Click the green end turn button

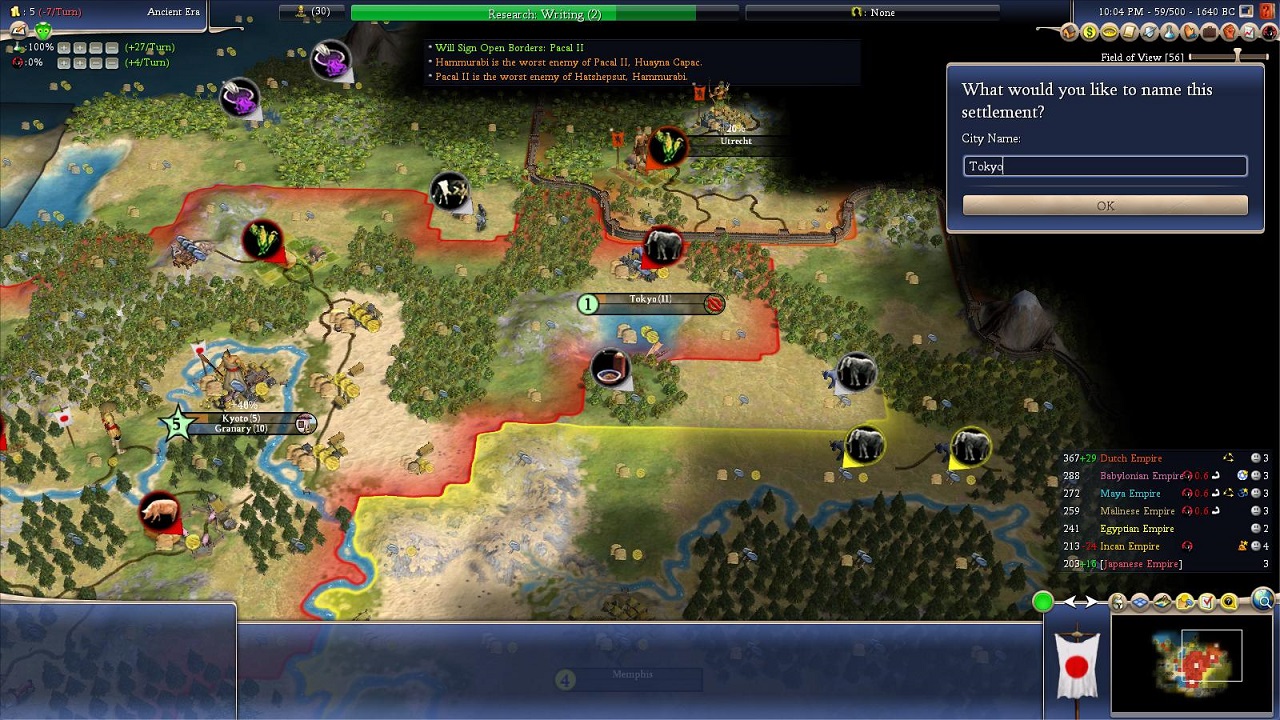pyautogui.click(x=1043, y=601)
